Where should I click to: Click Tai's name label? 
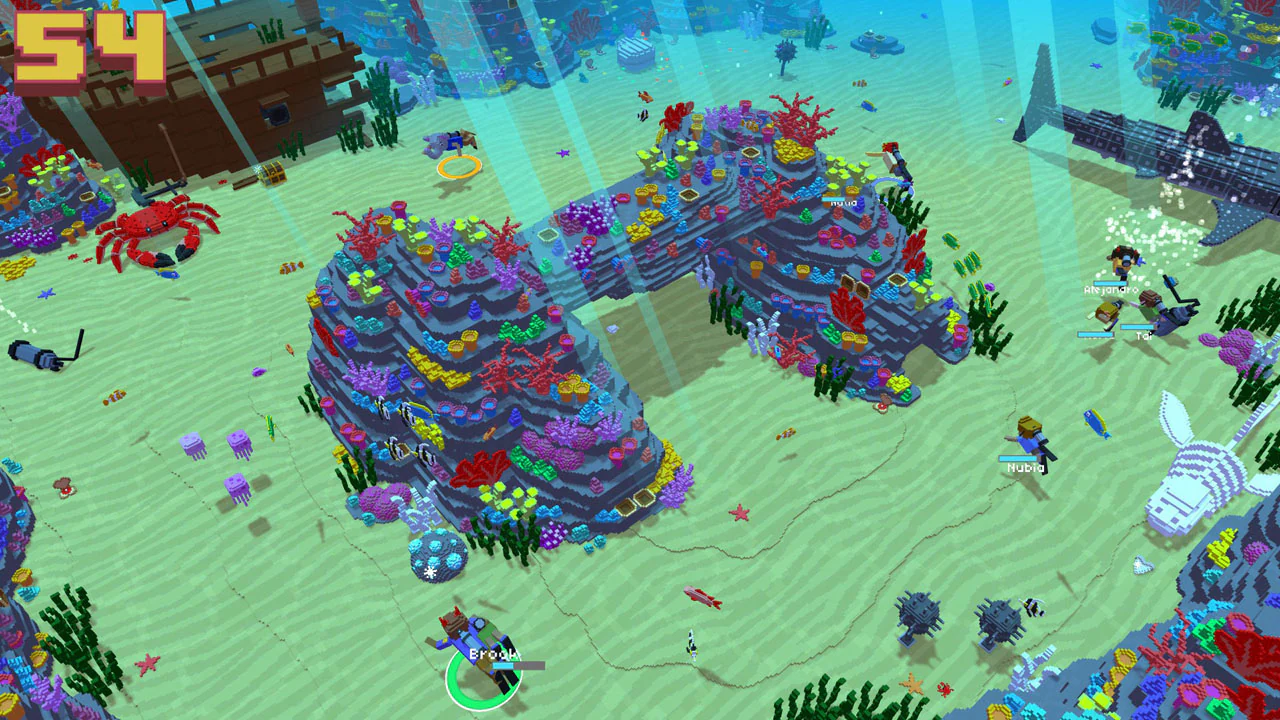click(1144, 335)
